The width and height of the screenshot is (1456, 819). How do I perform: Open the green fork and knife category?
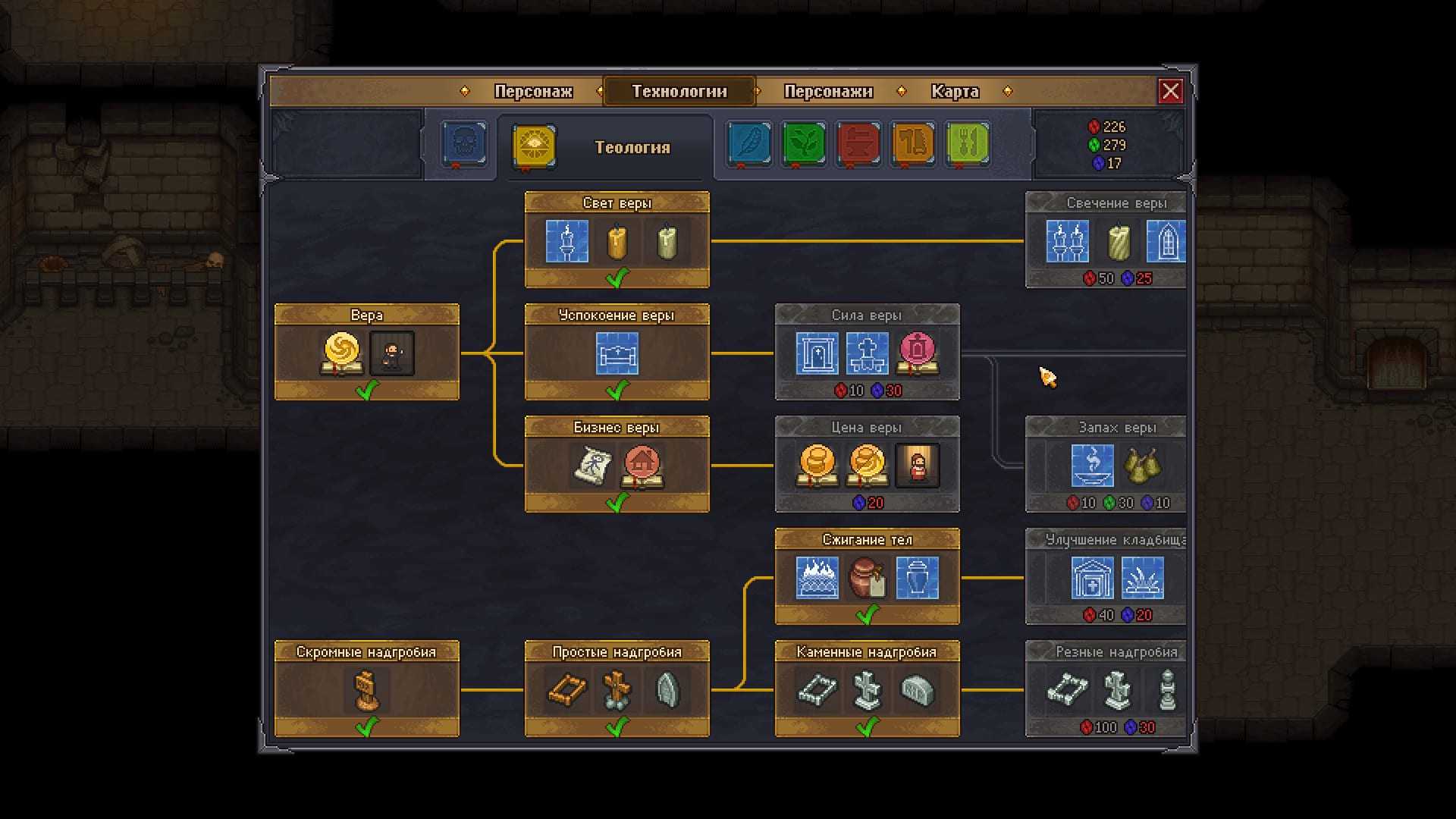(x=968, y=143)
